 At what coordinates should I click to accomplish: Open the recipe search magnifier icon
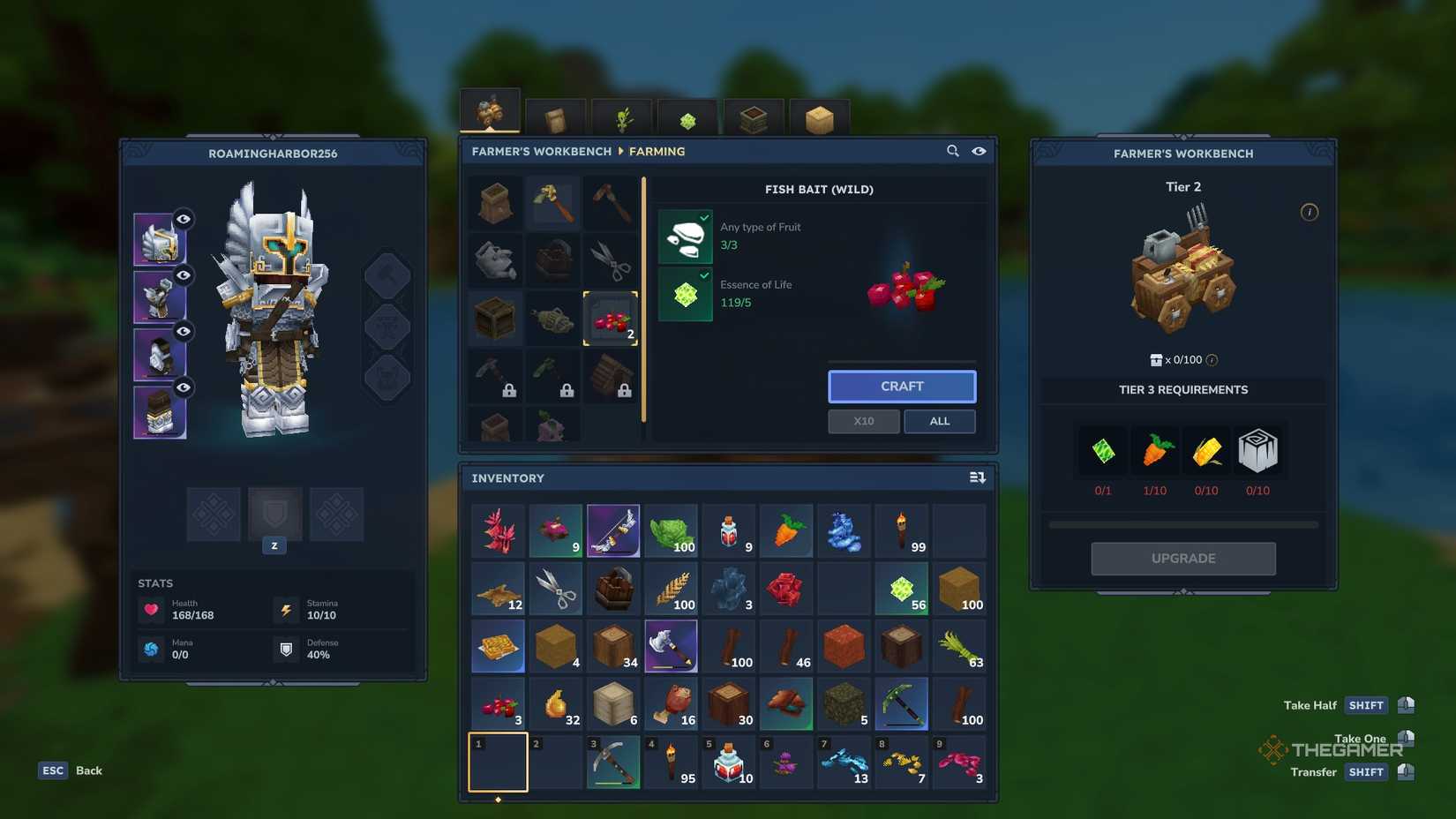click(953, 151)
